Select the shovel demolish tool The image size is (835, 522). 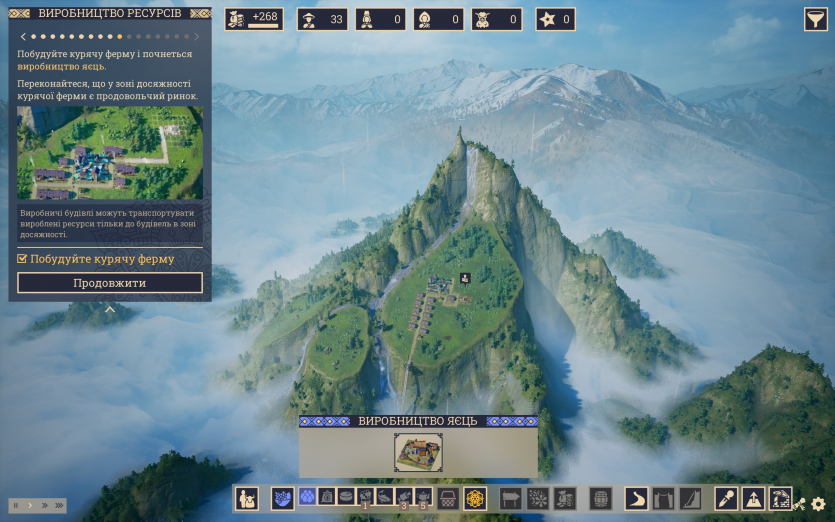tap(727, 497)
